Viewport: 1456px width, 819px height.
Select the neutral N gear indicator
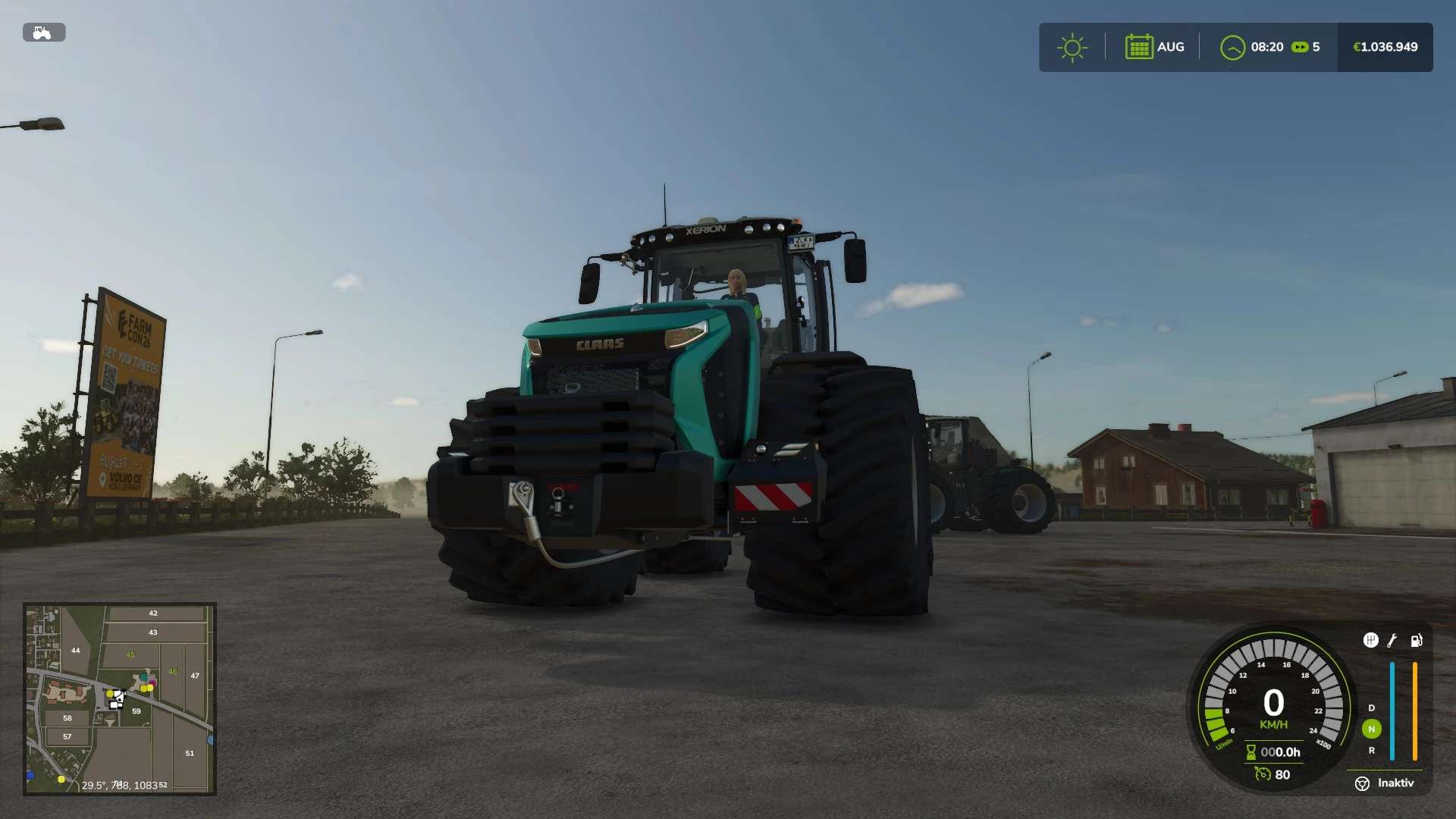(1371, 729)
